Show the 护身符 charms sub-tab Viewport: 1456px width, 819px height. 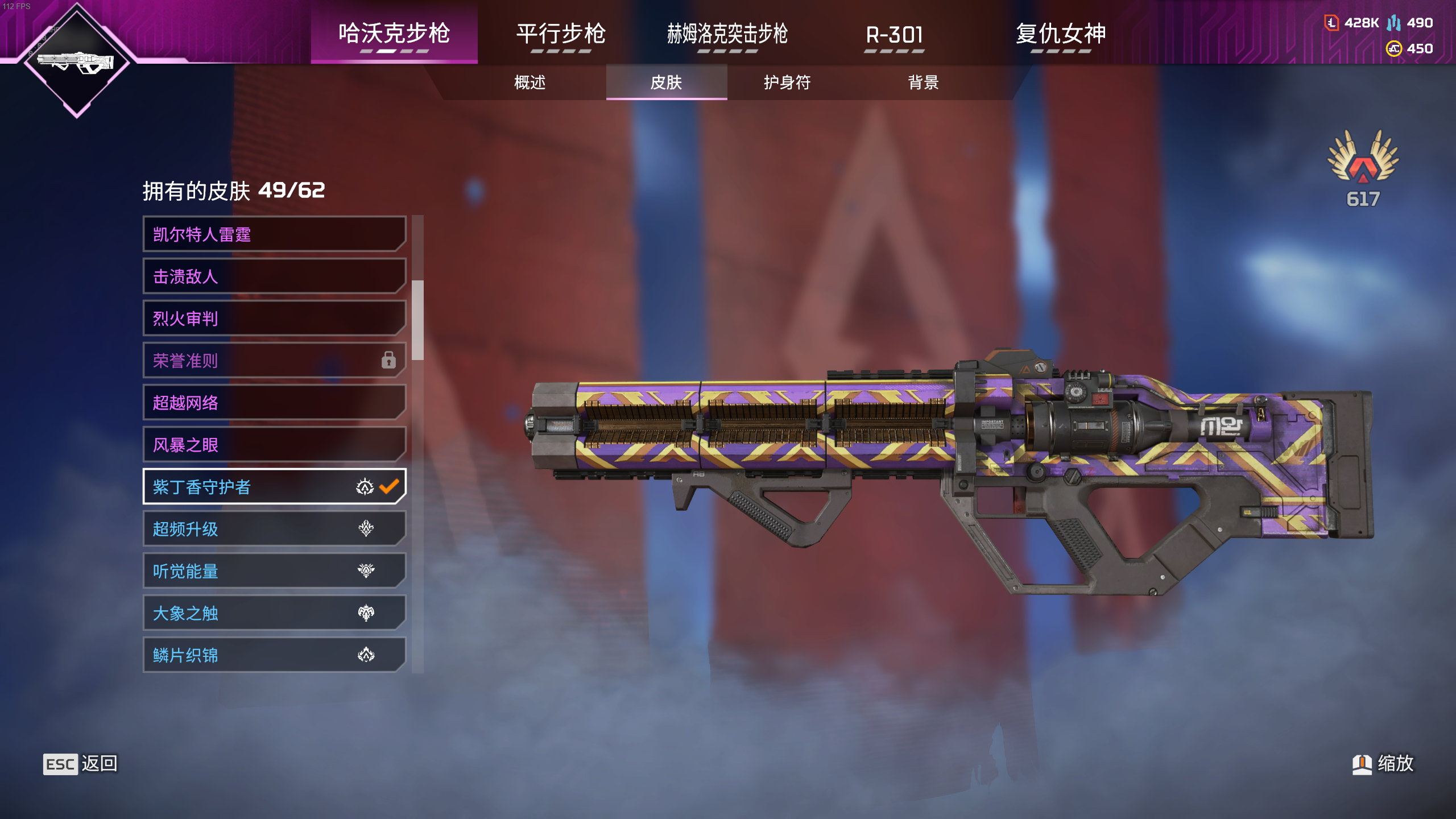[x=787, y=82]
